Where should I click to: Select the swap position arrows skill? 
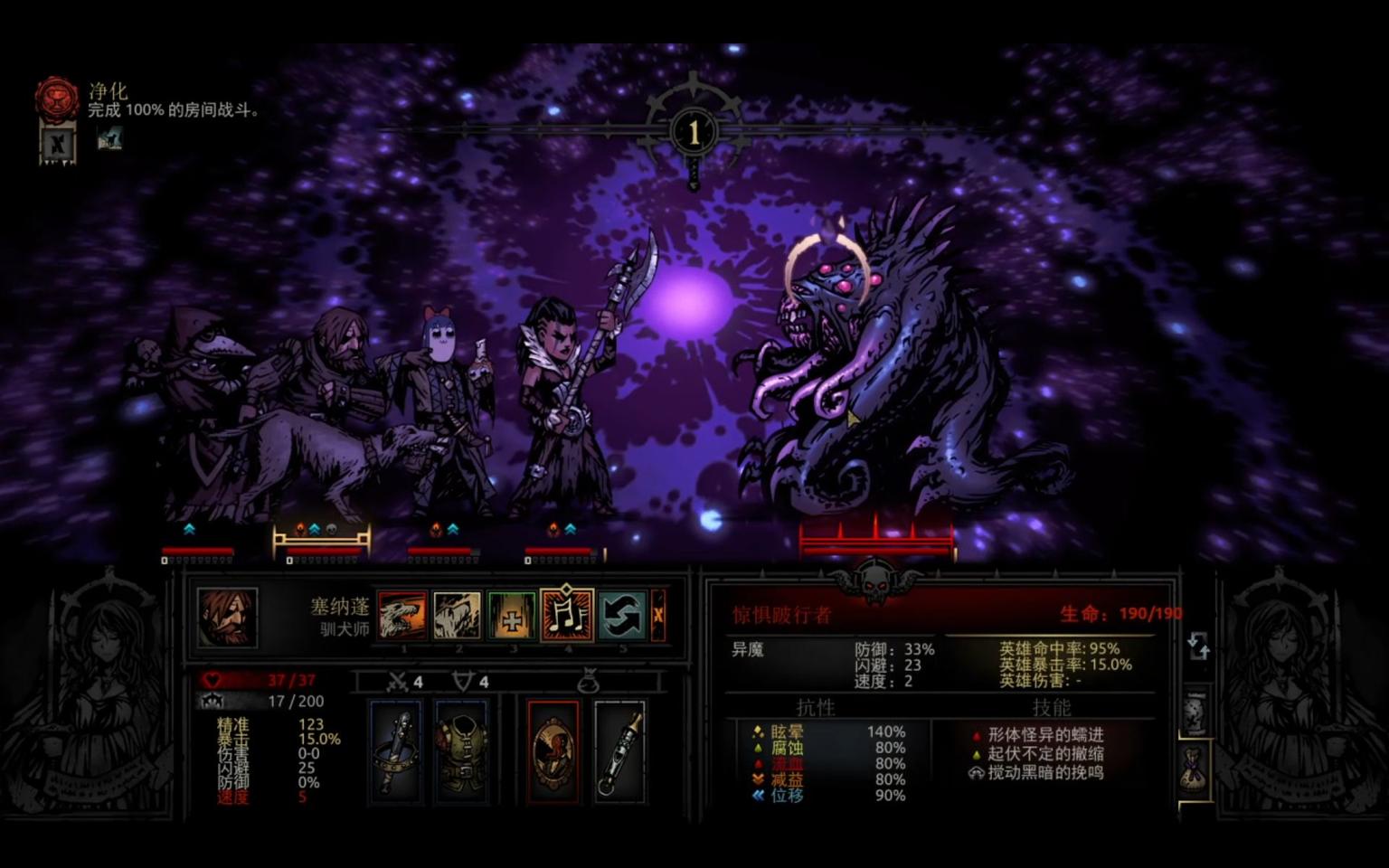(622, 616)
